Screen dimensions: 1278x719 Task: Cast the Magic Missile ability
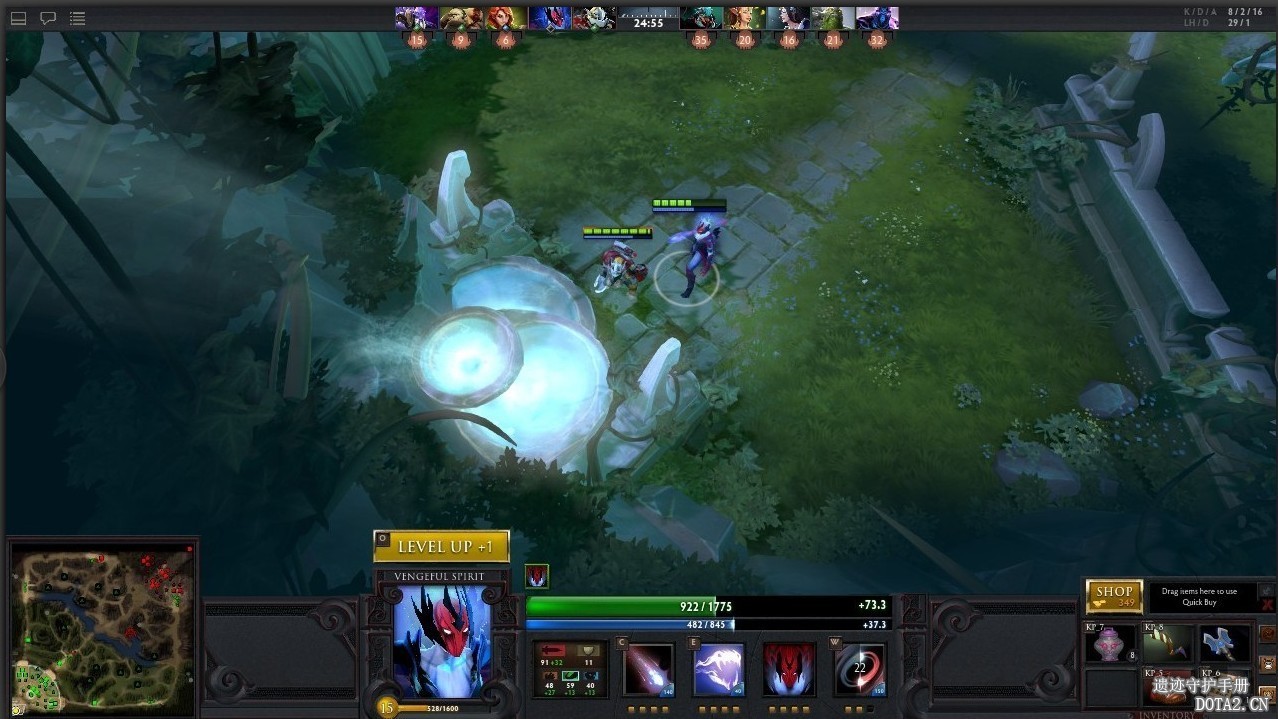[648, 669]
